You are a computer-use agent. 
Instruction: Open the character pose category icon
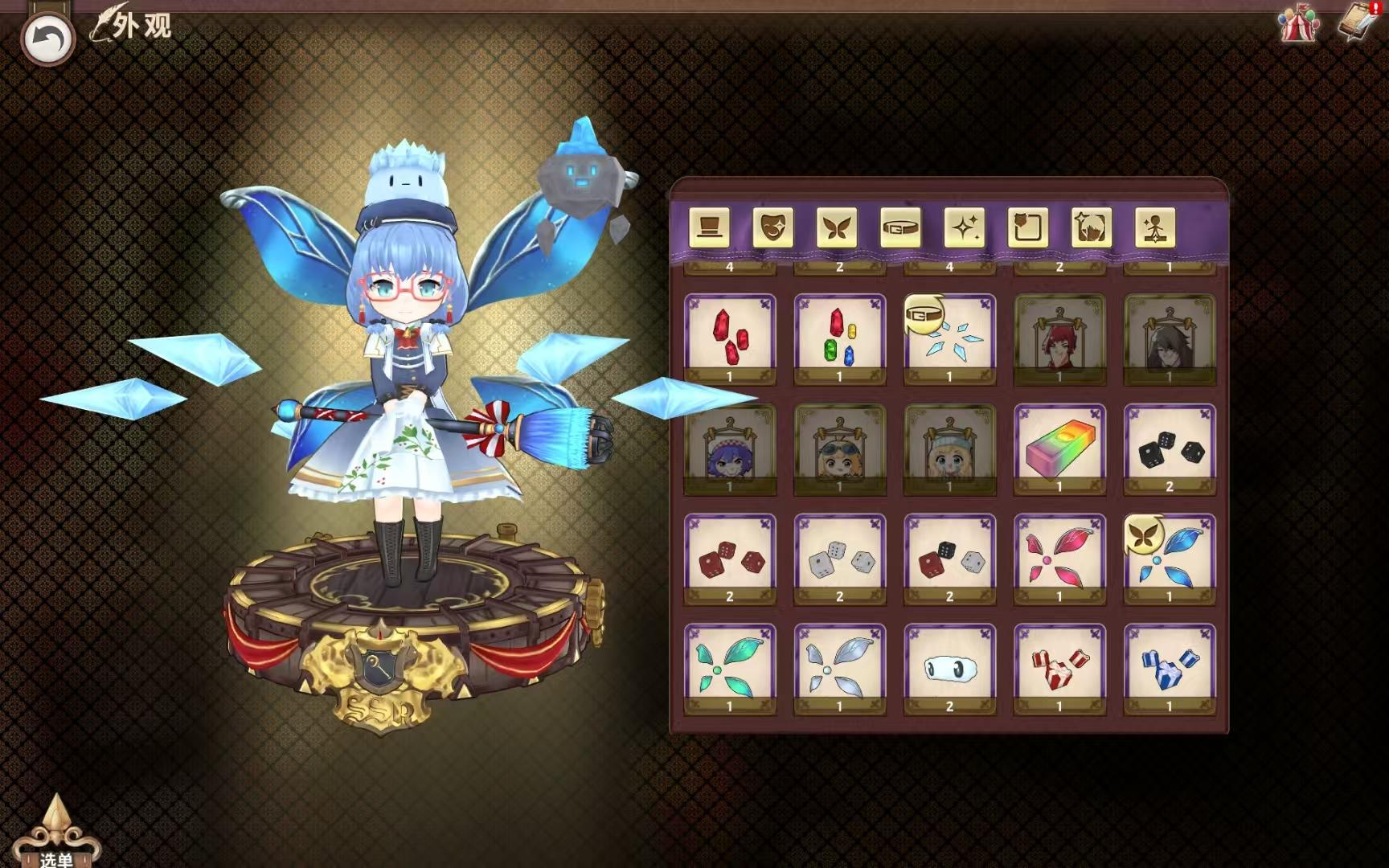[1156, 229]
